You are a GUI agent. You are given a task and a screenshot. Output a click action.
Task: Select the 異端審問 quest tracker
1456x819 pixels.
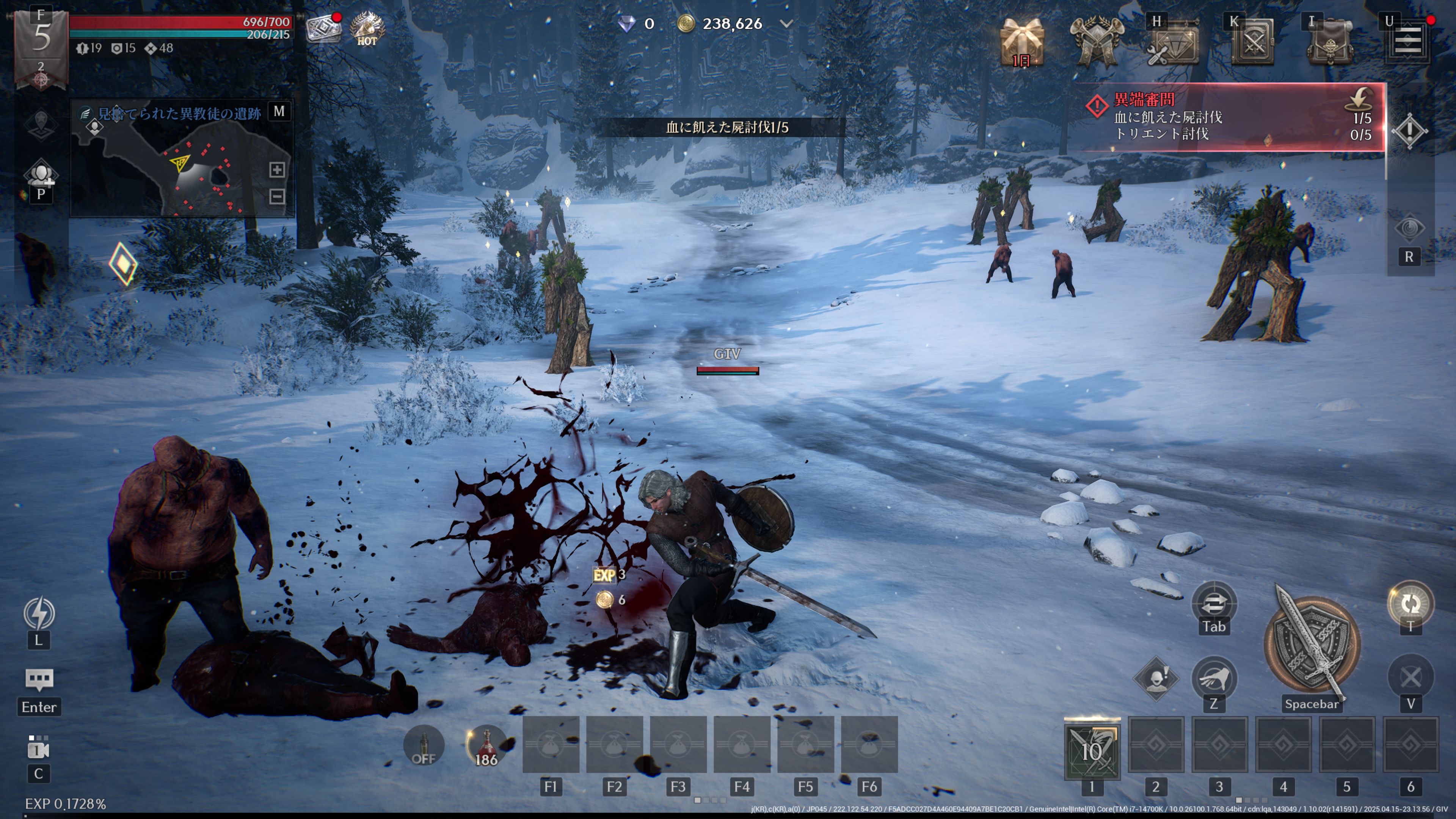coord(1232,117)
